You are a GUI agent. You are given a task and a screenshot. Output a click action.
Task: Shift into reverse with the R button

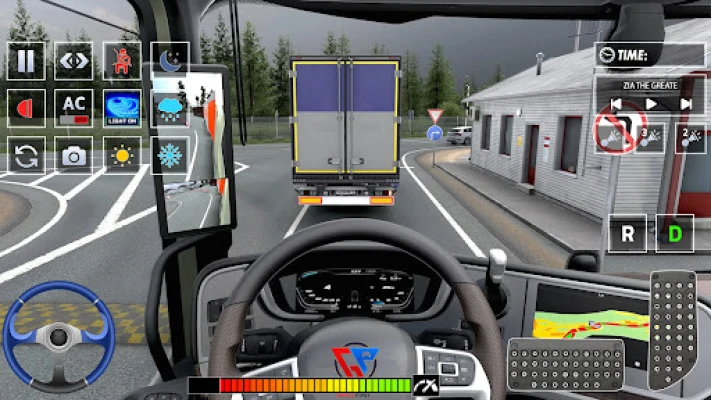pos(628,234)
